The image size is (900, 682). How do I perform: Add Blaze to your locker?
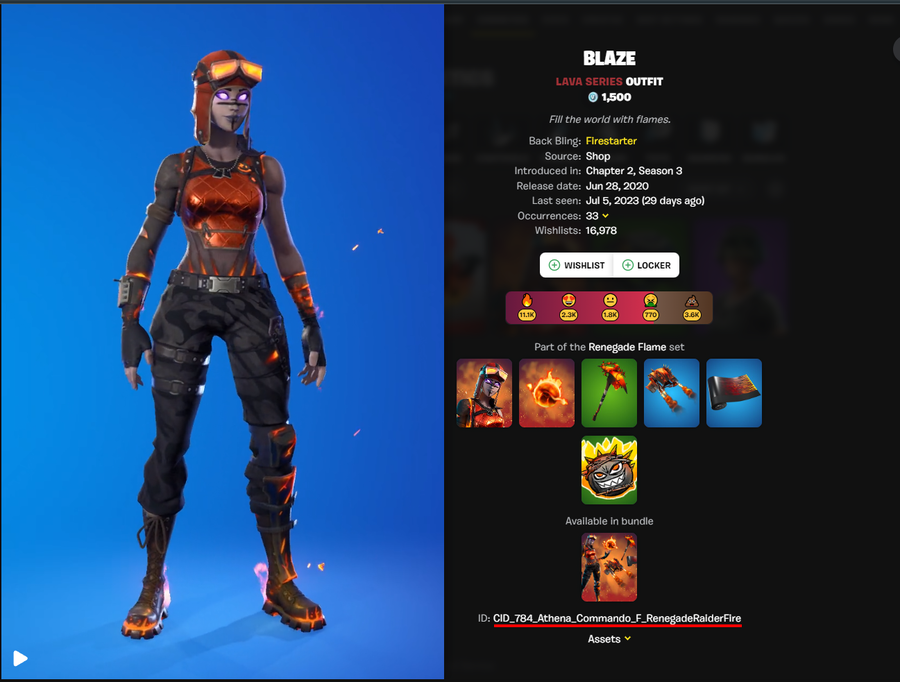pos(646,265)
